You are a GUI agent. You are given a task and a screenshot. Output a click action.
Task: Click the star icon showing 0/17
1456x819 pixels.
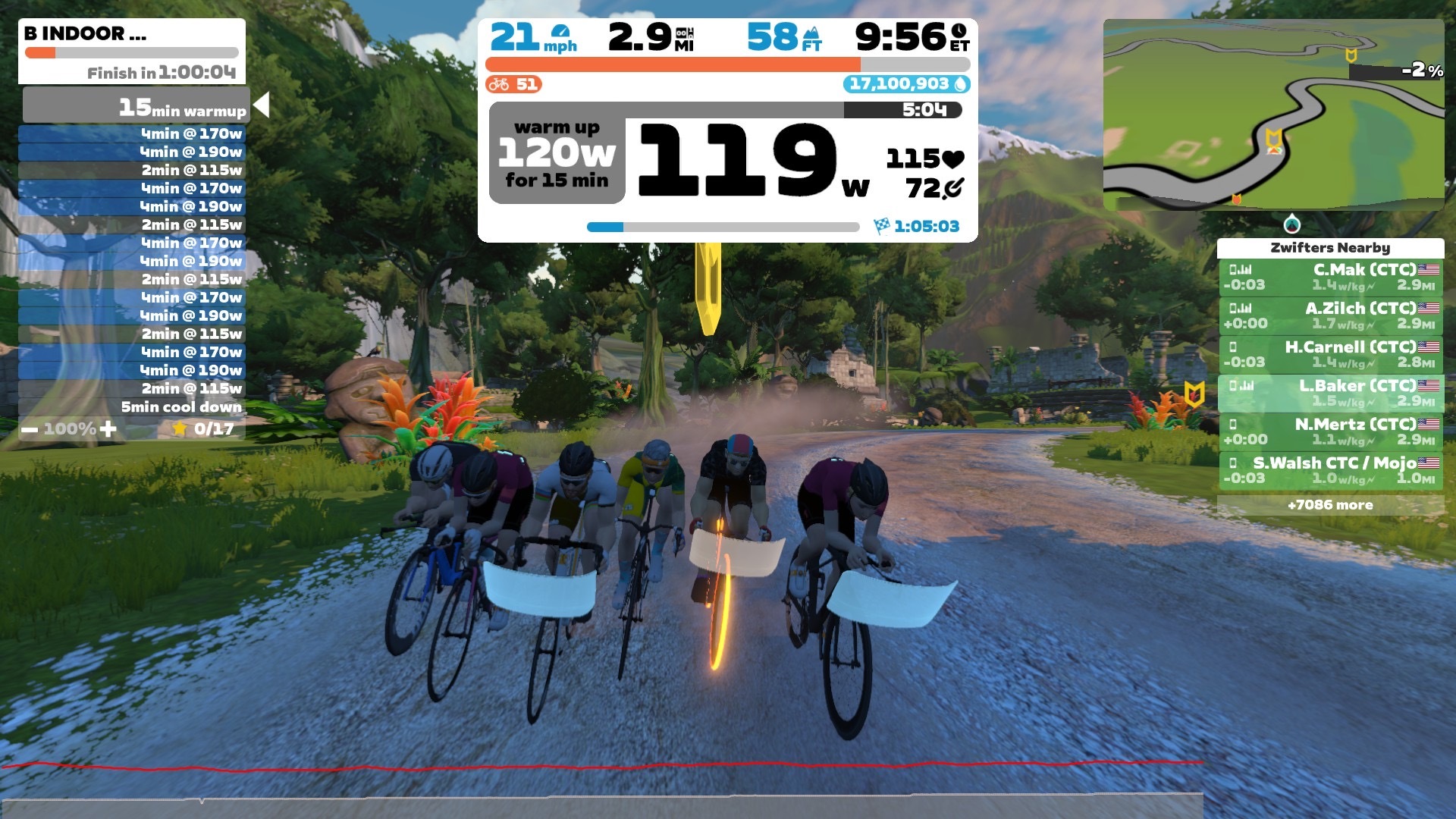coord(180,428)
